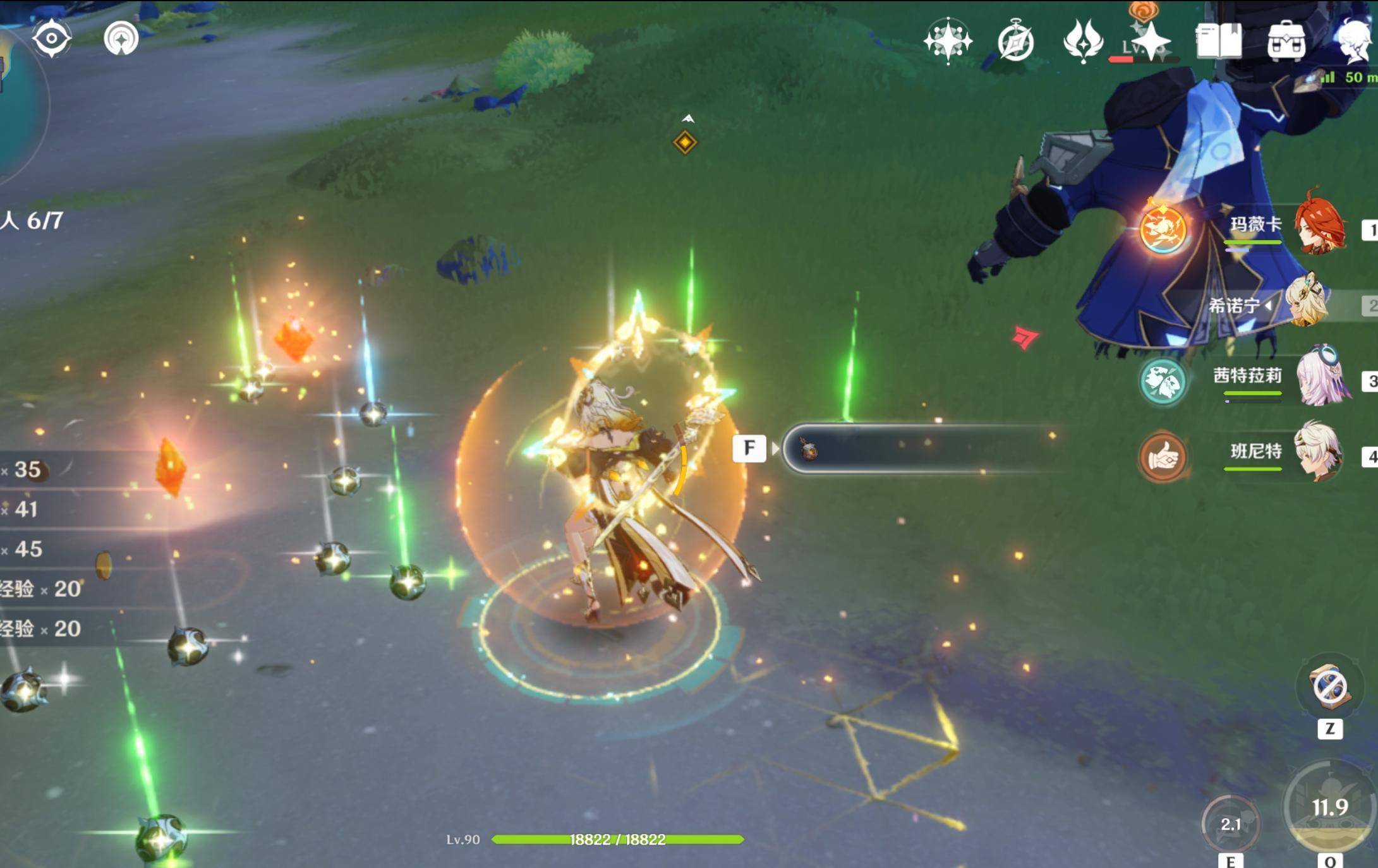Switch to party member 茜特菈莉
1378x868 pixels.
[x=1319, y=379]
